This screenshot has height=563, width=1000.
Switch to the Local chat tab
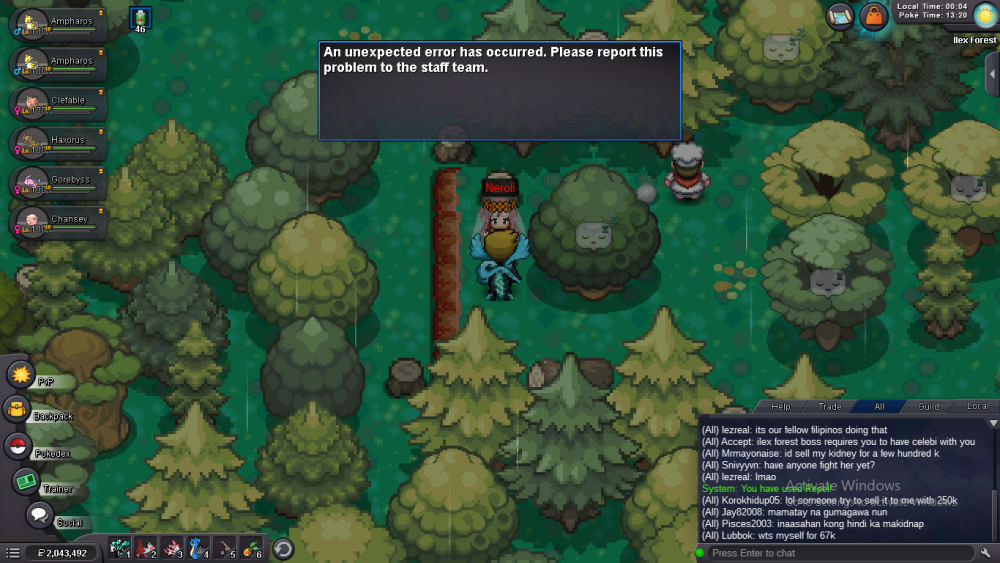(977, 407)
